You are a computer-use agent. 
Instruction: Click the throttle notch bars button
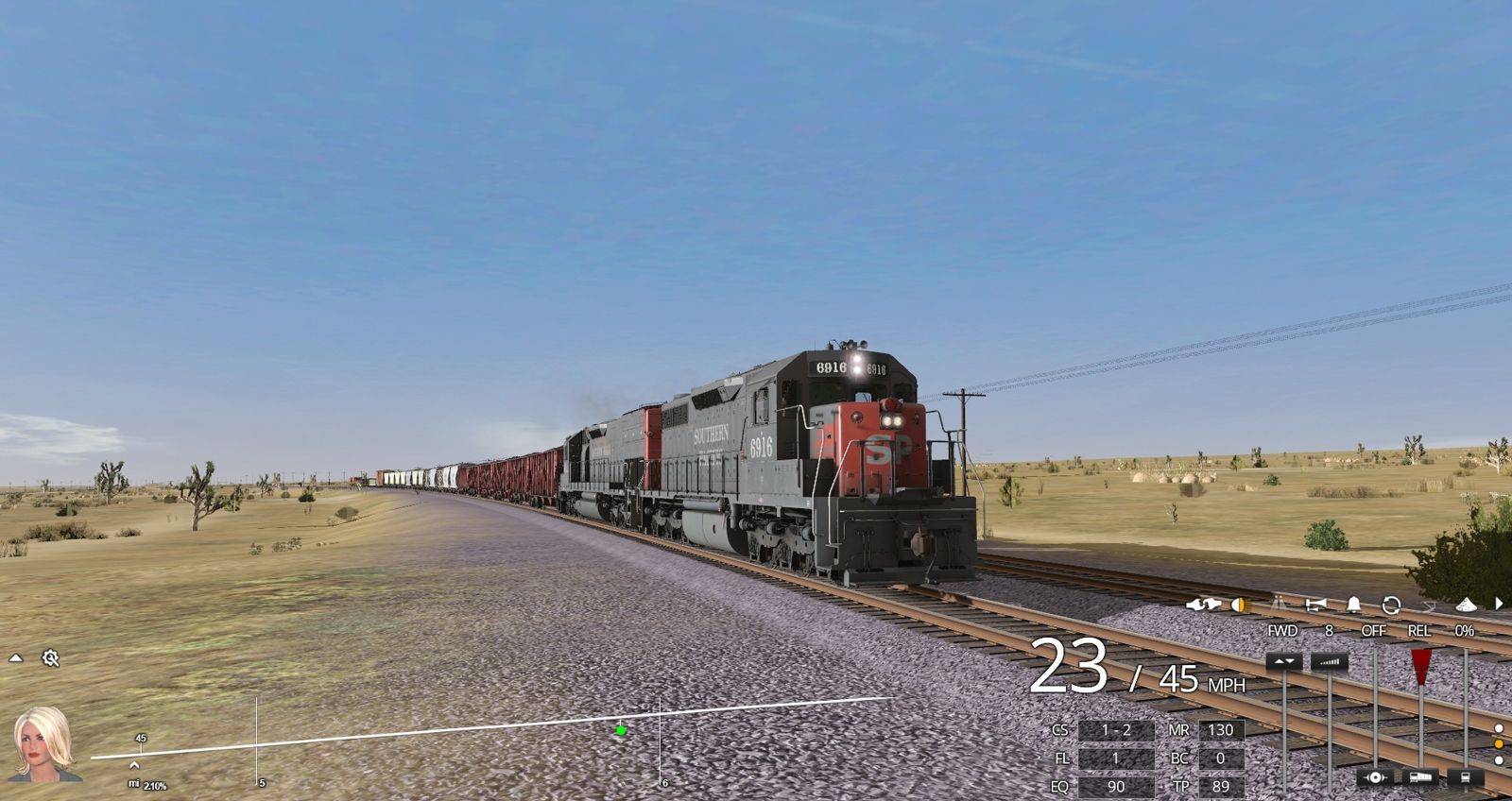(1331, 662)
